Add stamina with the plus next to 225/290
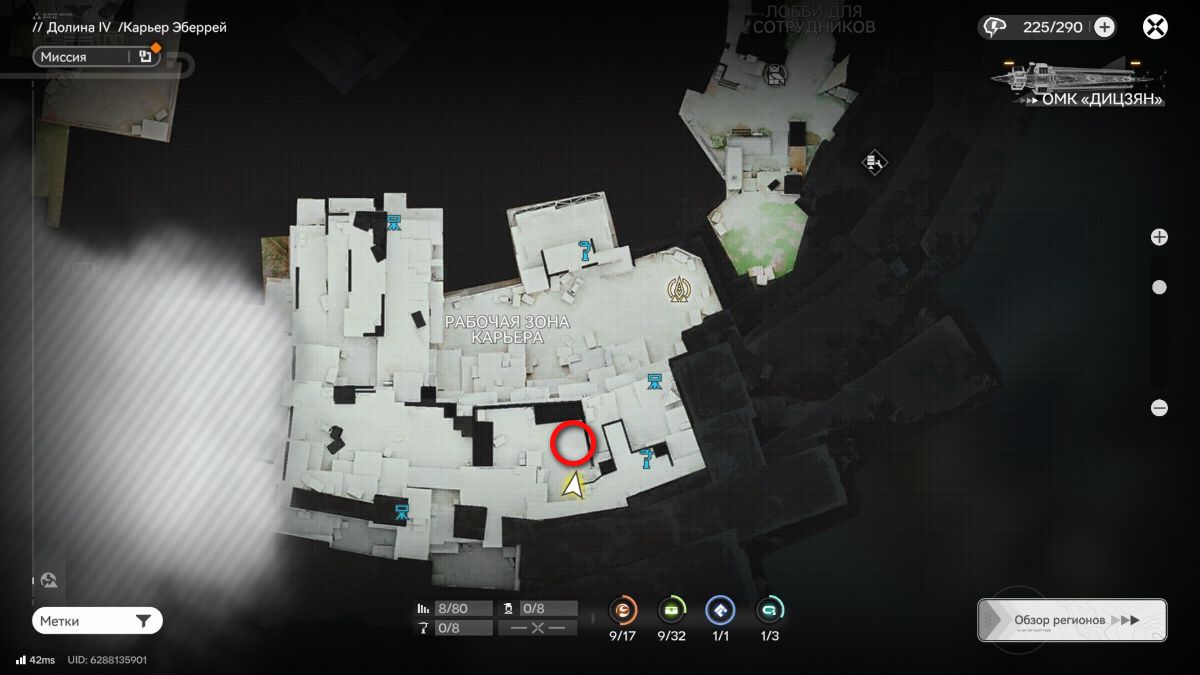The image size is (1200, 675). click(1104, 27)
